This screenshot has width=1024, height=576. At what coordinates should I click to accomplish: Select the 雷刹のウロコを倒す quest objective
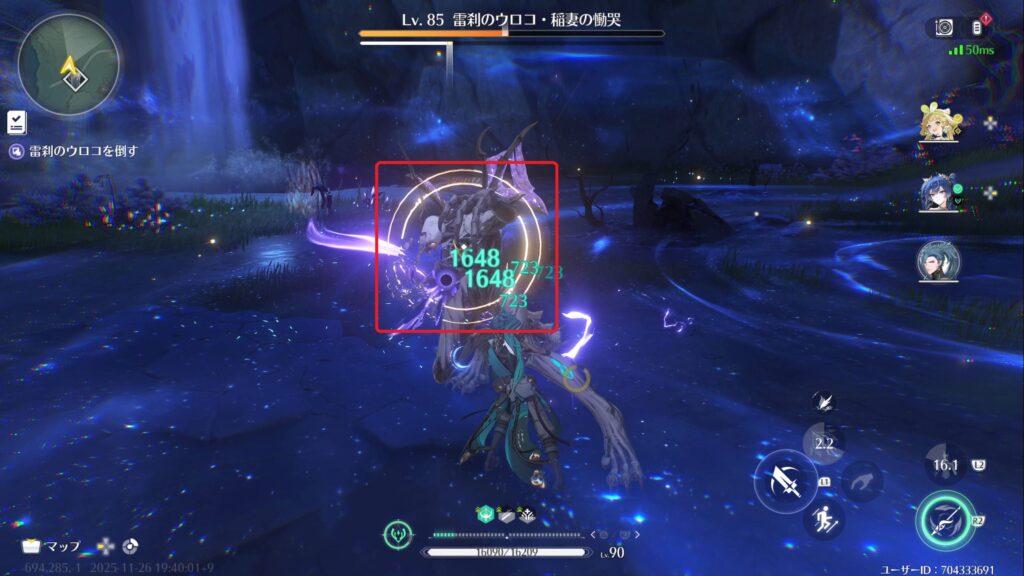point(73,152)
